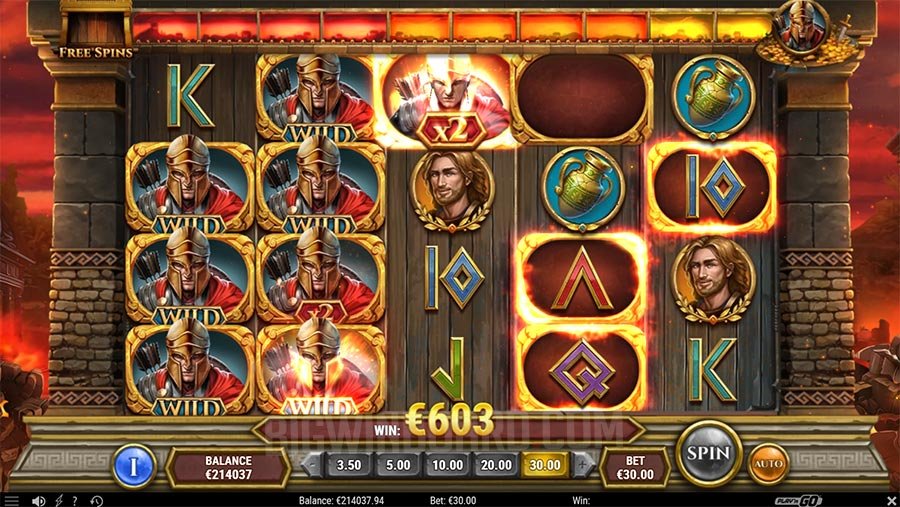The height and width of the screenshot is (507, 900).
Task: Pick the 20.00 bet option
Action: tap(497, 465)
